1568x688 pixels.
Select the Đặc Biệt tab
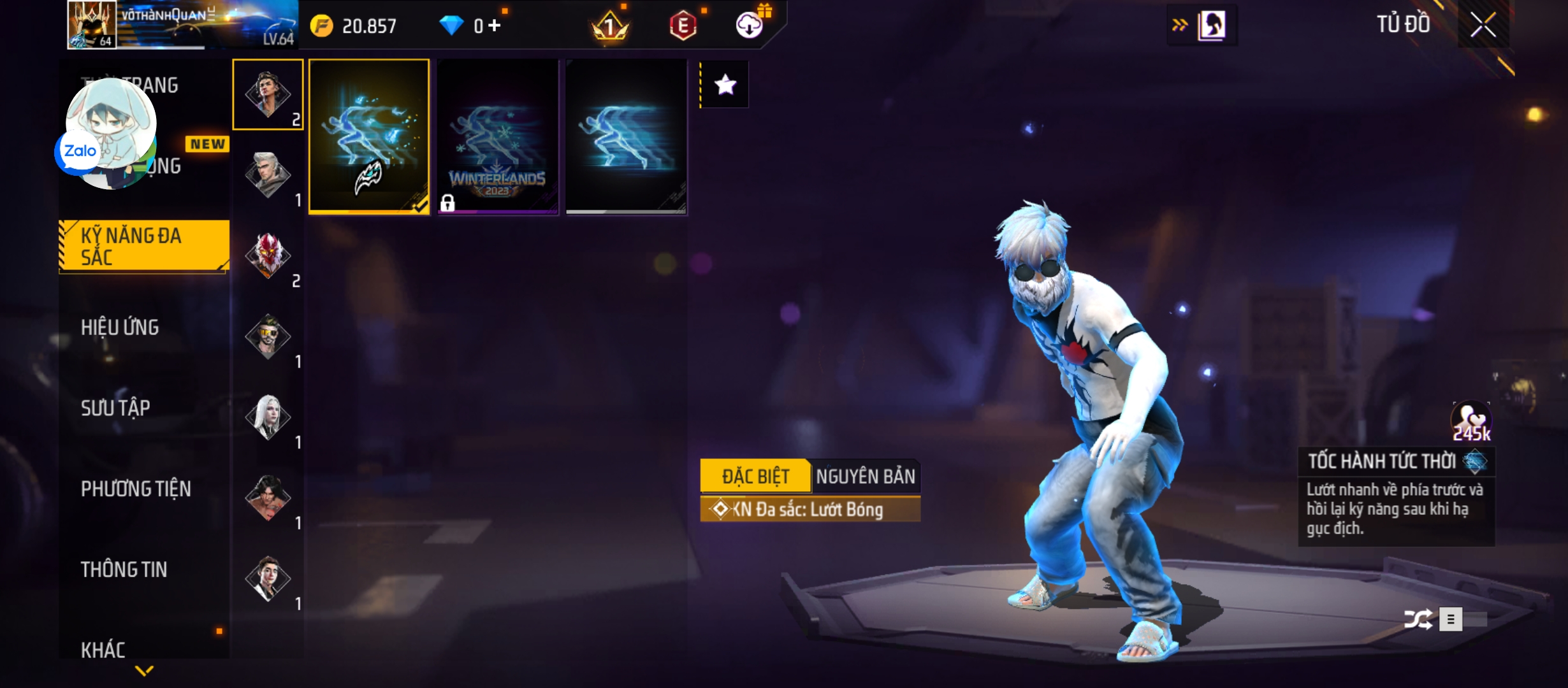pyautogui.click(x=755, y=476)
